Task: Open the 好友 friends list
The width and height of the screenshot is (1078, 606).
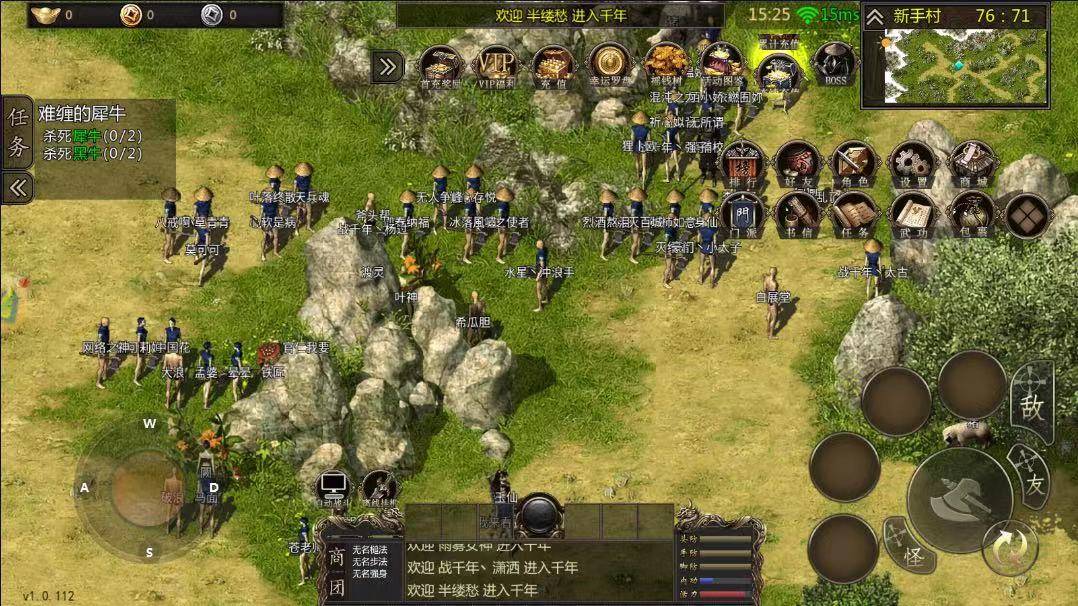Action: click(x=798, y=163)
